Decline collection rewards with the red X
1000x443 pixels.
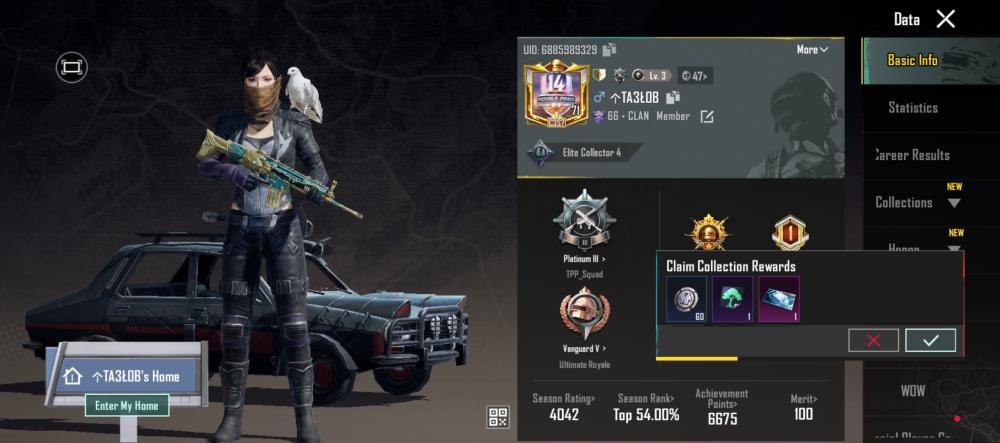[873, 340]
